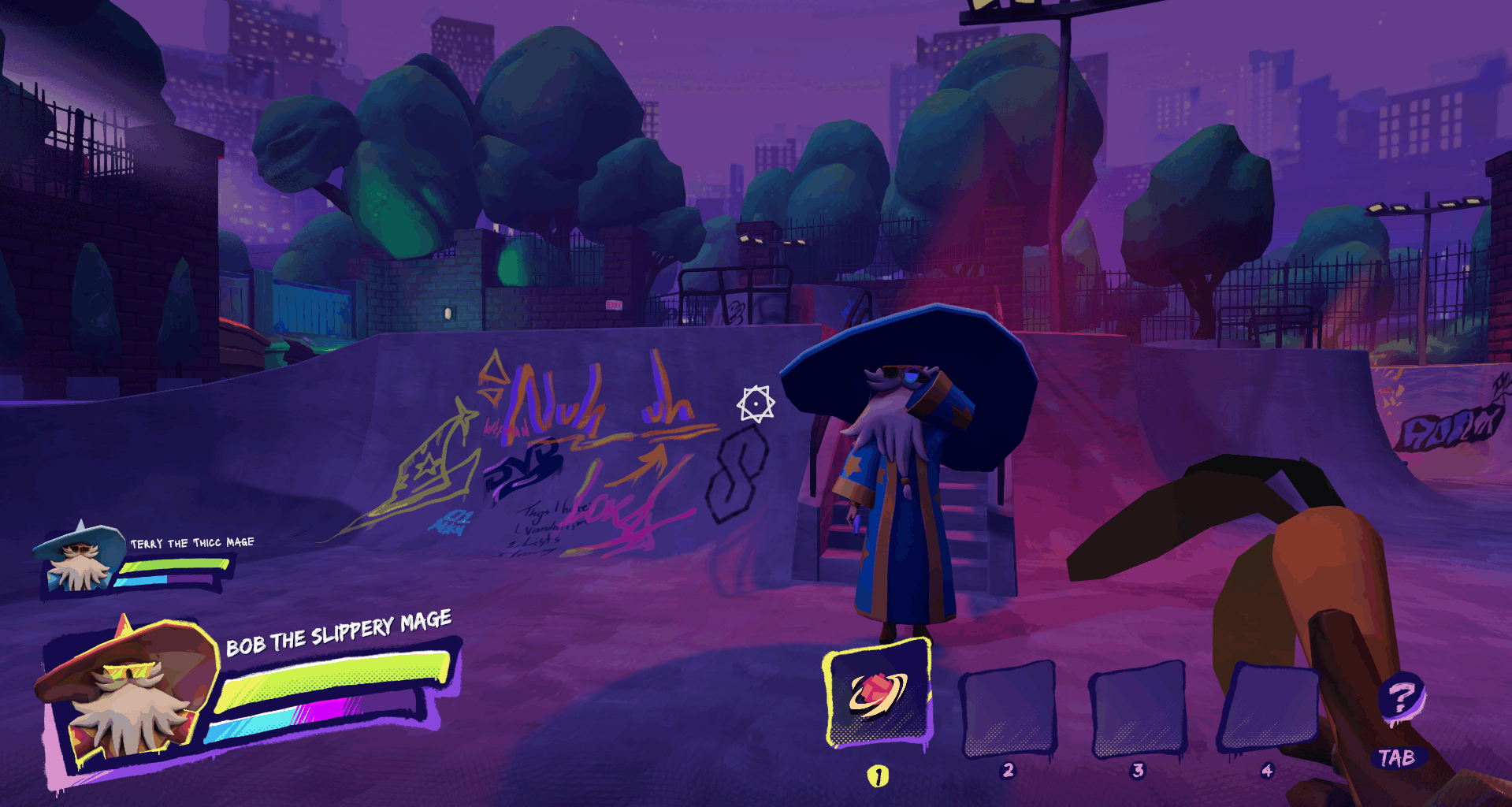Viewport: 1512px width, 807px height.
Task: Open the question mark help icon
Action: coord(1401,698)
